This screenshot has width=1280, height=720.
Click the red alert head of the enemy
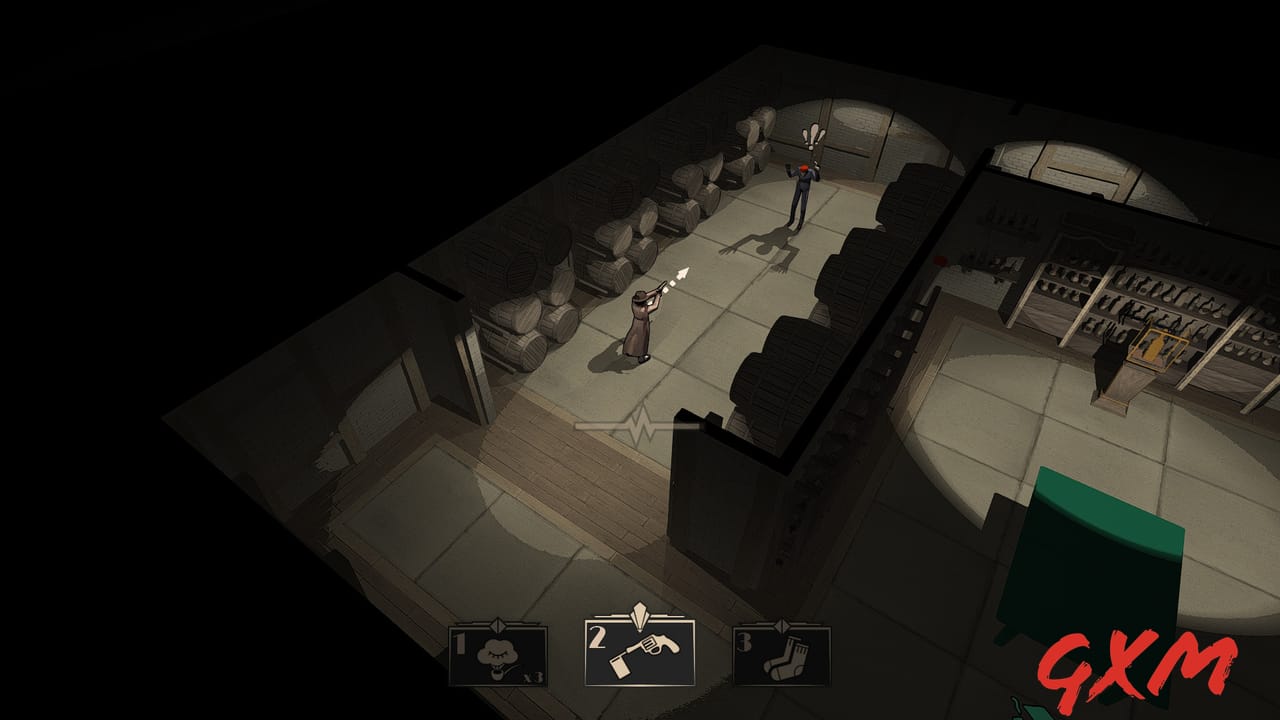(806, 168)
